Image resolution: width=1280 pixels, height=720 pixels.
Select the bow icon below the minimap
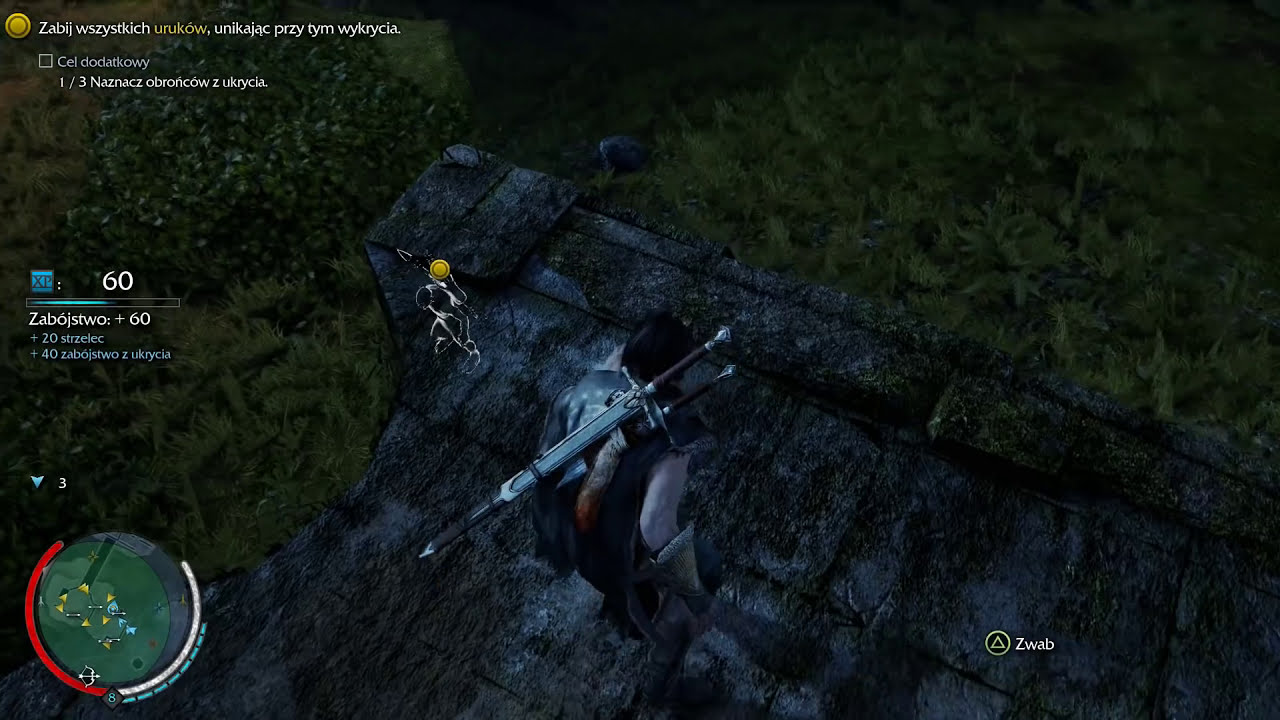click(x=88, y=677)
